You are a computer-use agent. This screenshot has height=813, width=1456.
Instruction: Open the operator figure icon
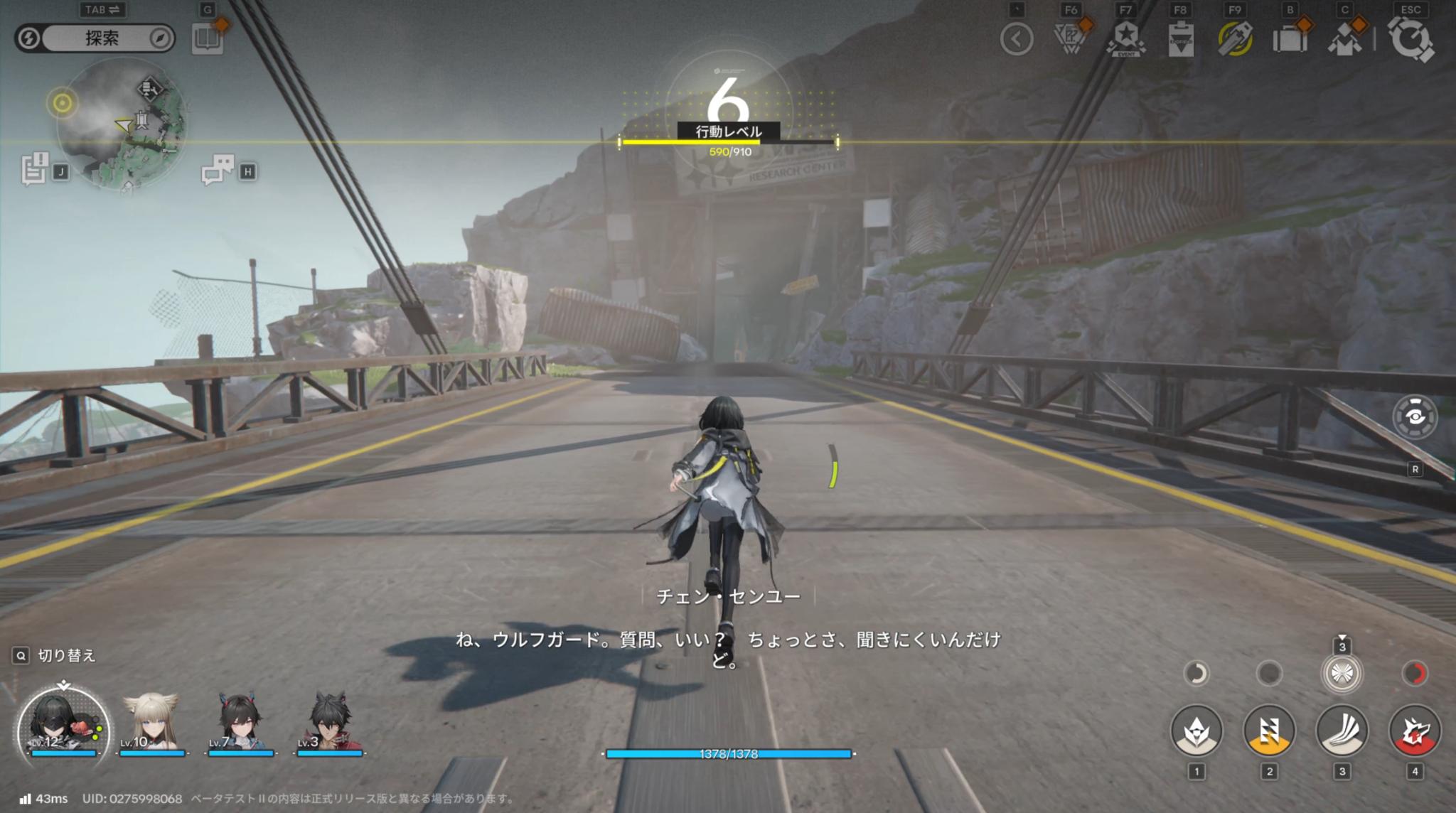point(1344,39)
